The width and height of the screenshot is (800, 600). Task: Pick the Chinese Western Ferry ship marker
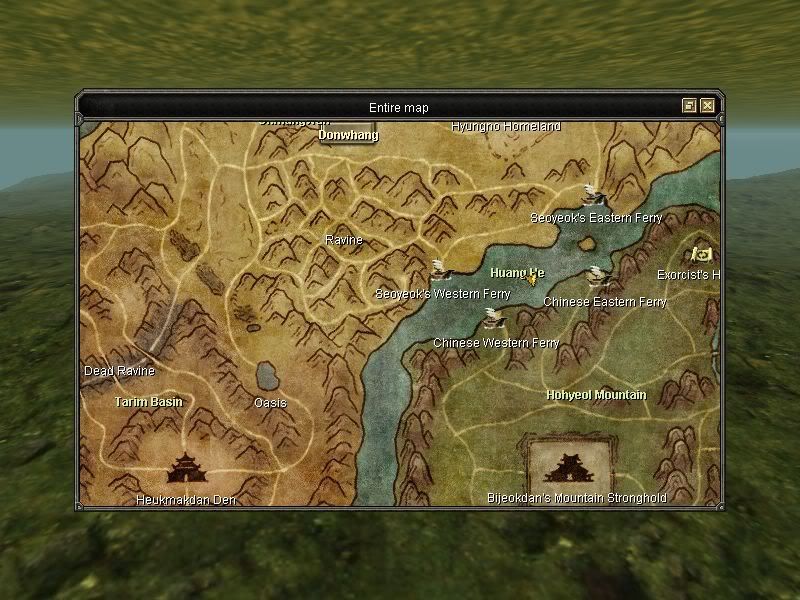click(x=492, y=318)
